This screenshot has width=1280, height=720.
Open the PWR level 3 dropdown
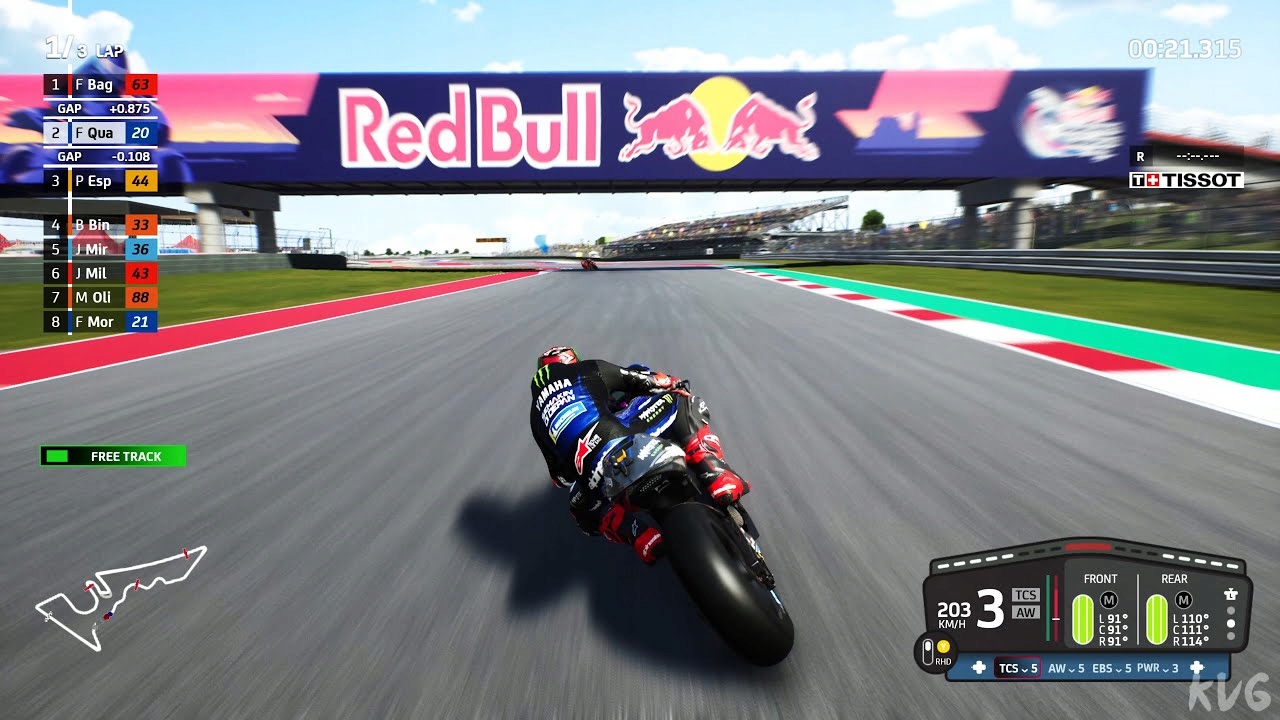(1158, 668)
